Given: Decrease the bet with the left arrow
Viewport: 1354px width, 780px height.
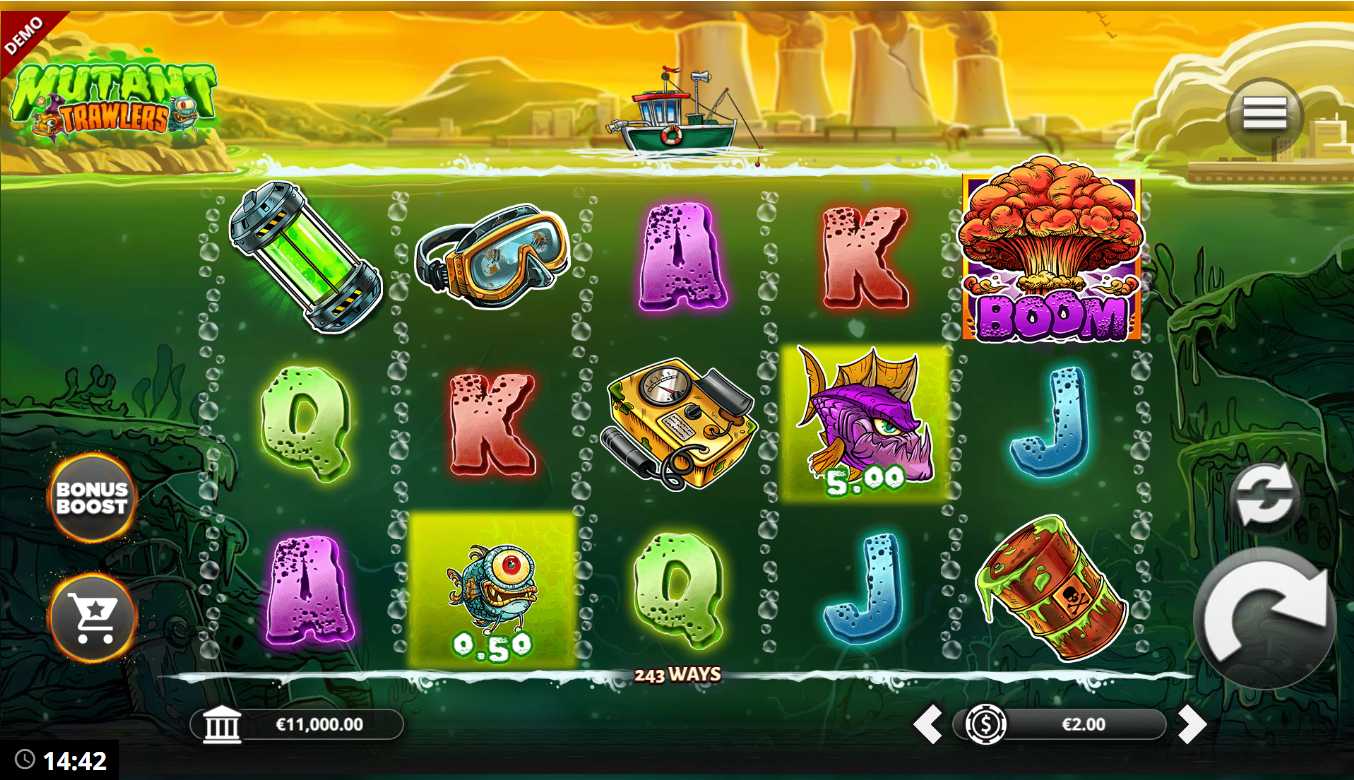Looking at the screenshot, I should (928, 724).
